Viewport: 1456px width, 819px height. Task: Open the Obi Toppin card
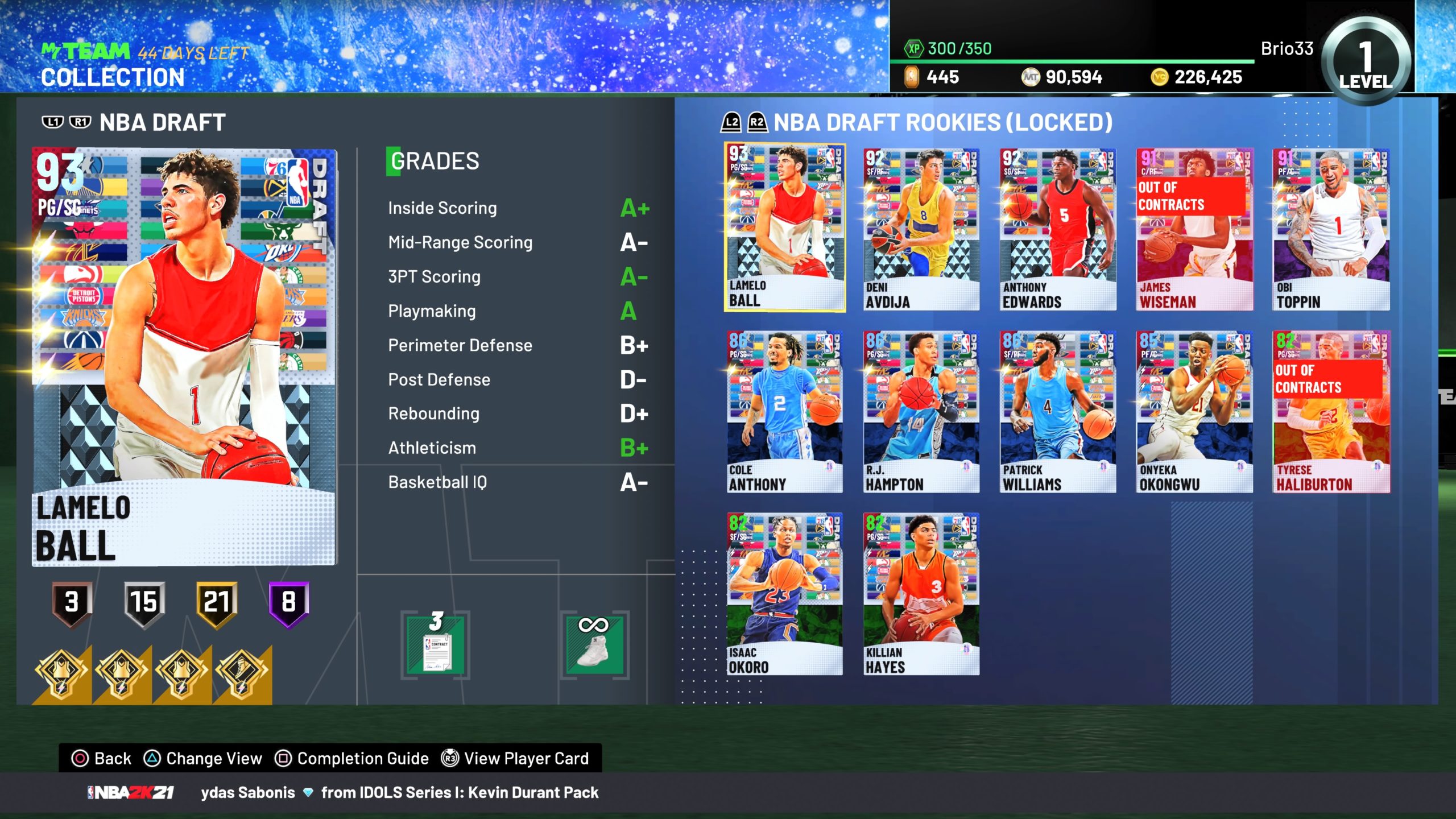coord(1331,230)
